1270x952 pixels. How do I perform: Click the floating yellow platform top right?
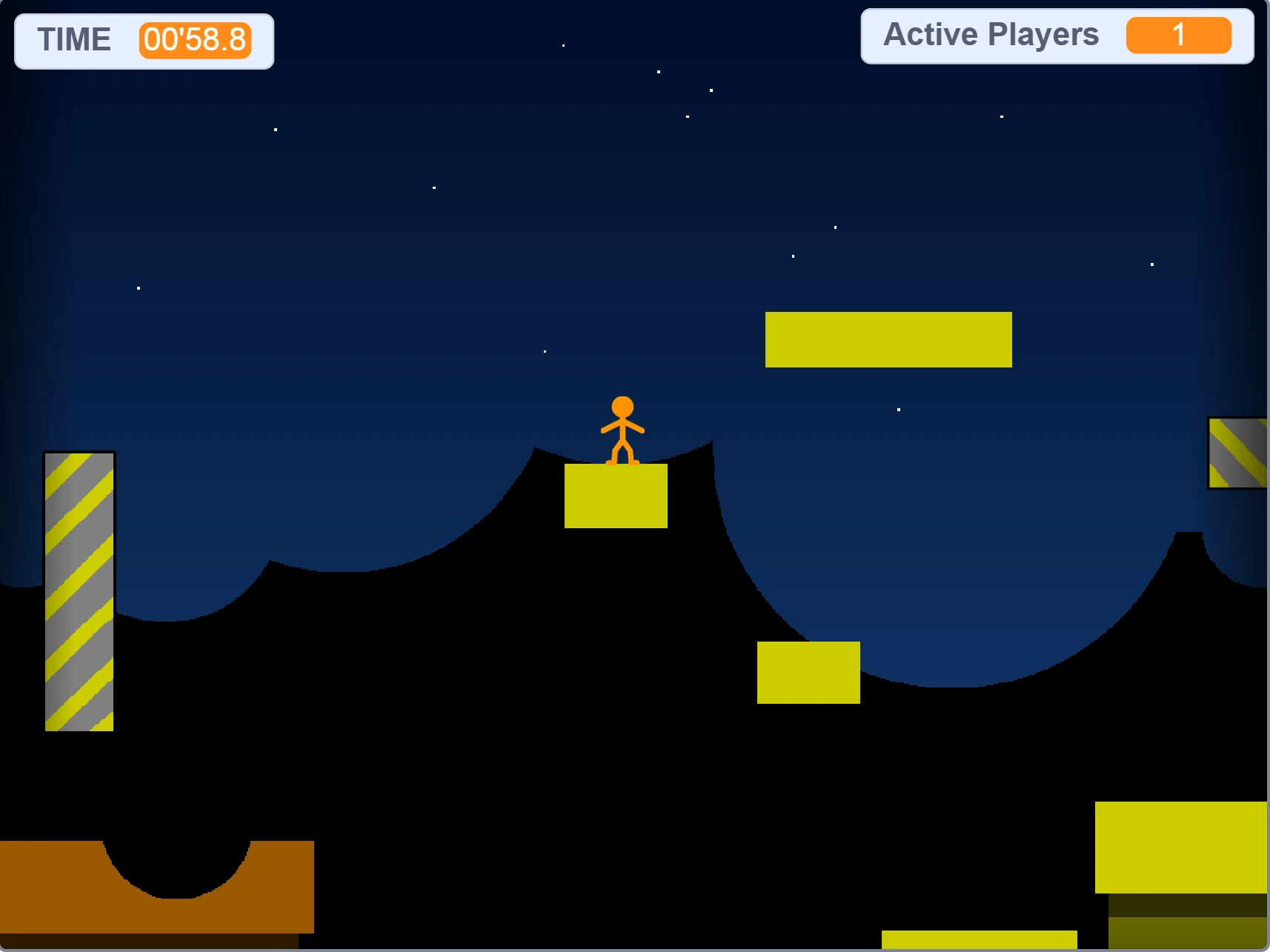[x=888, y=339]
